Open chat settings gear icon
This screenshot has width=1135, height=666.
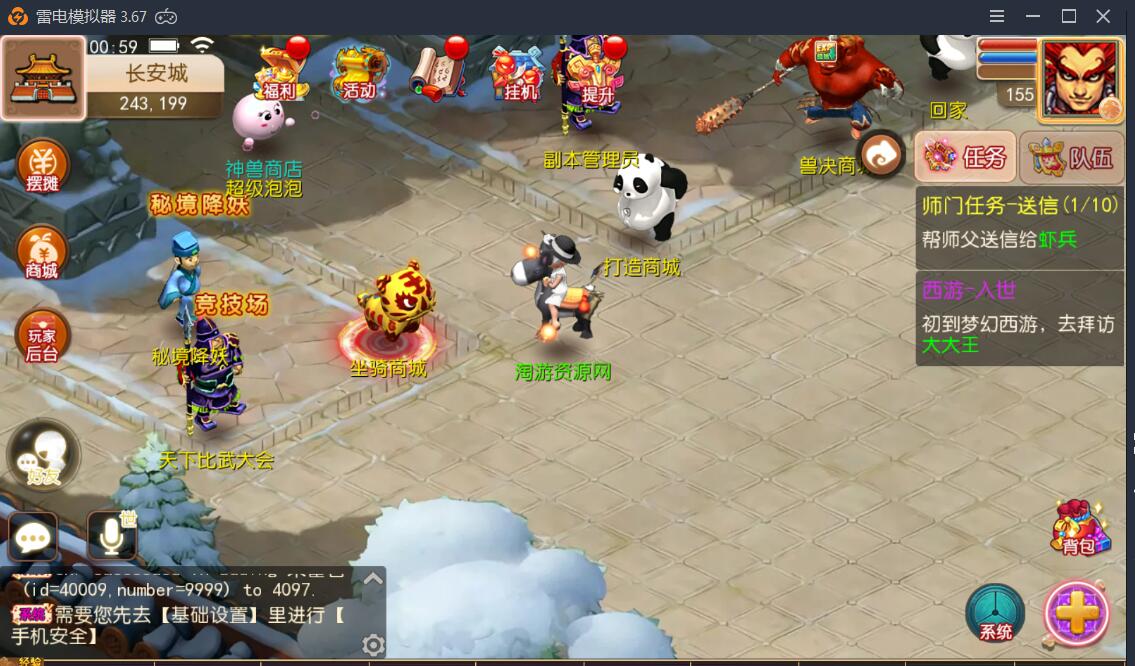373,645
